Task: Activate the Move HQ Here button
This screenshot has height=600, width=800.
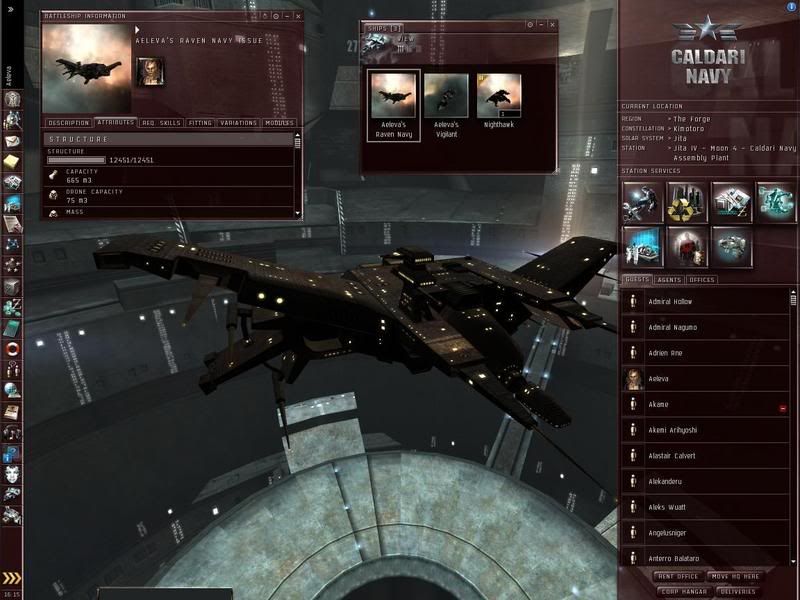Action: (734, 577)
